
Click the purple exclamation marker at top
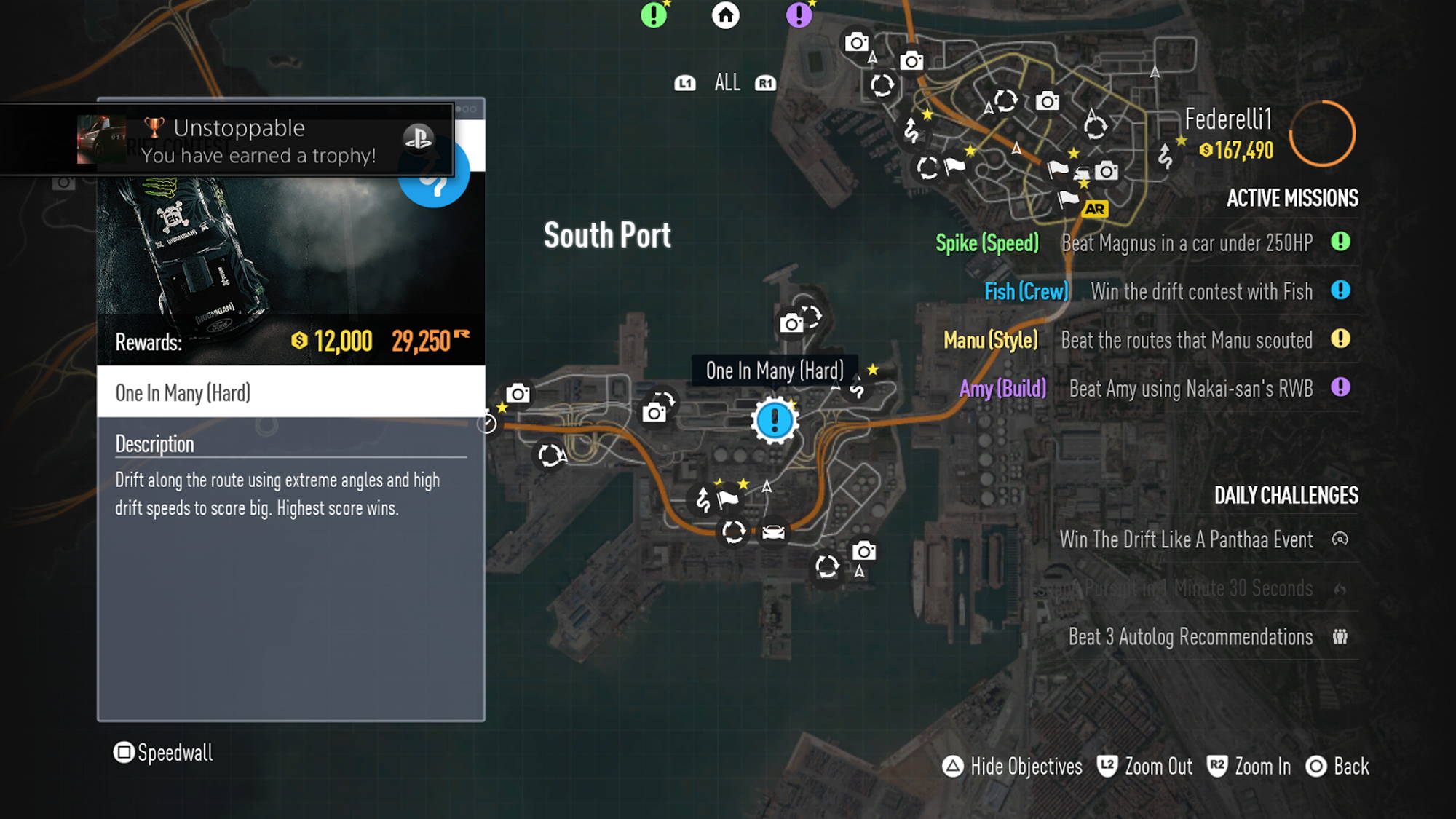click(799, 15)
